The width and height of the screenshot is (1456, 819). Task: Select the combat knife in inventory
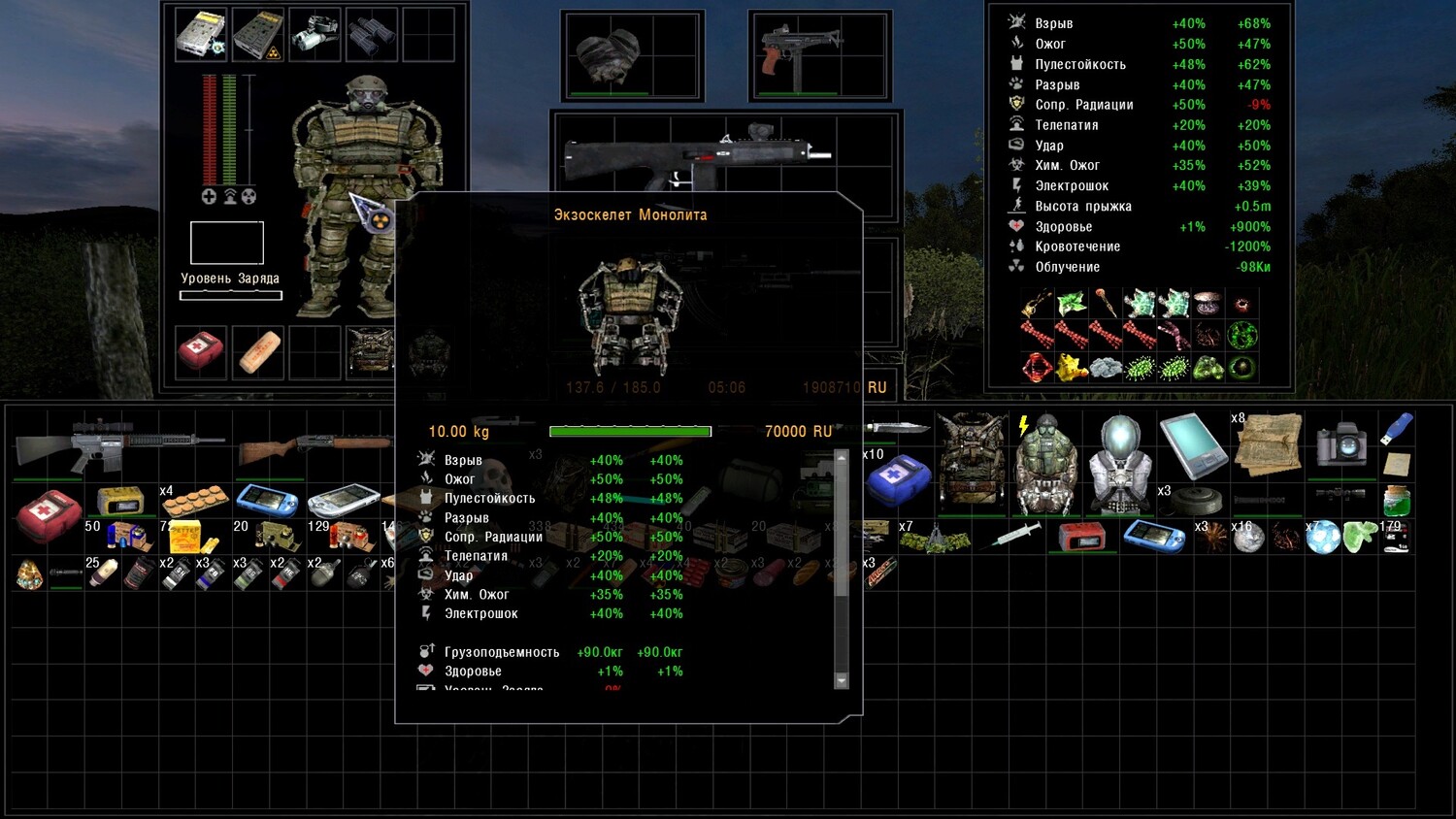pyautogui.click(x=897, y=428)
